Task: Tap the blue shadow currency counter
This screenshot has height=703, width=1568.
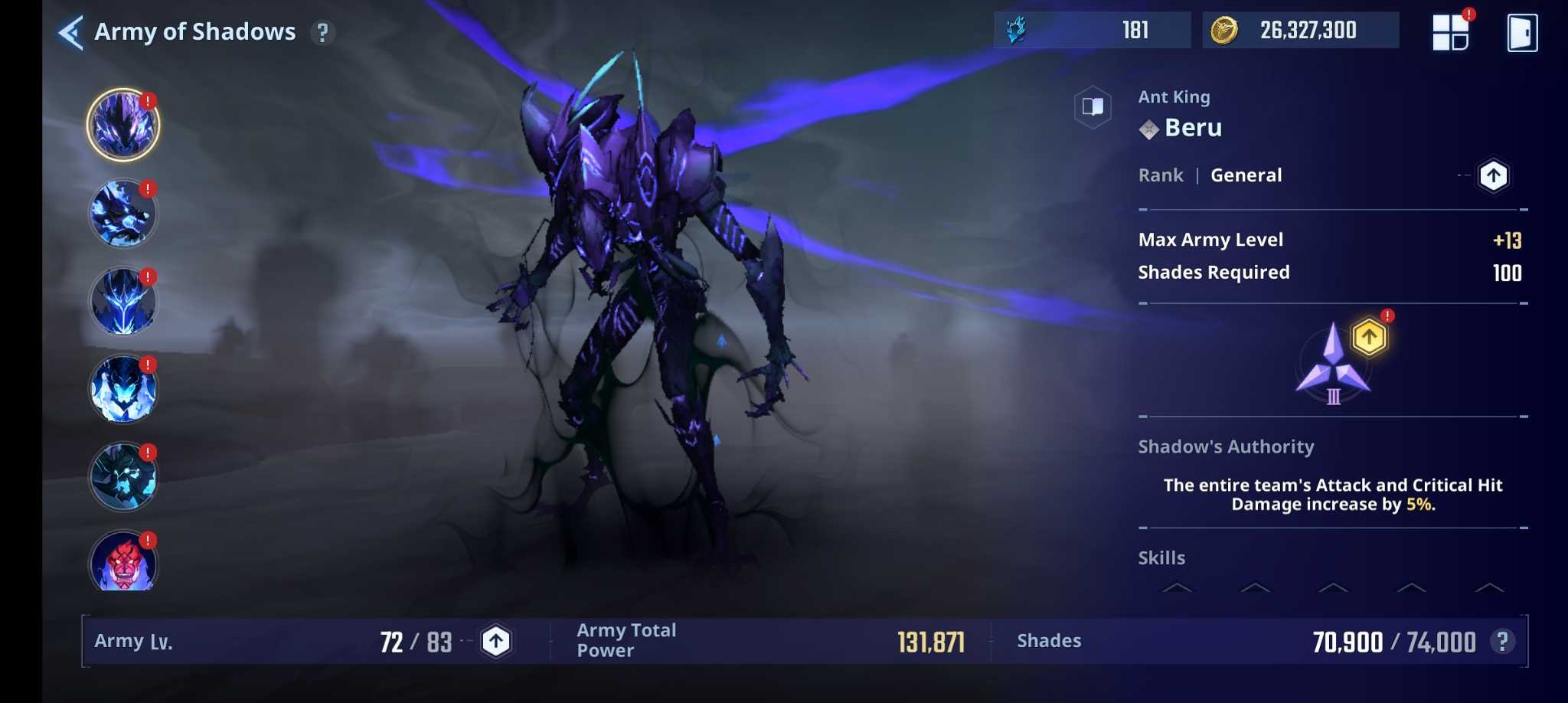Action: click(1092, 31)
